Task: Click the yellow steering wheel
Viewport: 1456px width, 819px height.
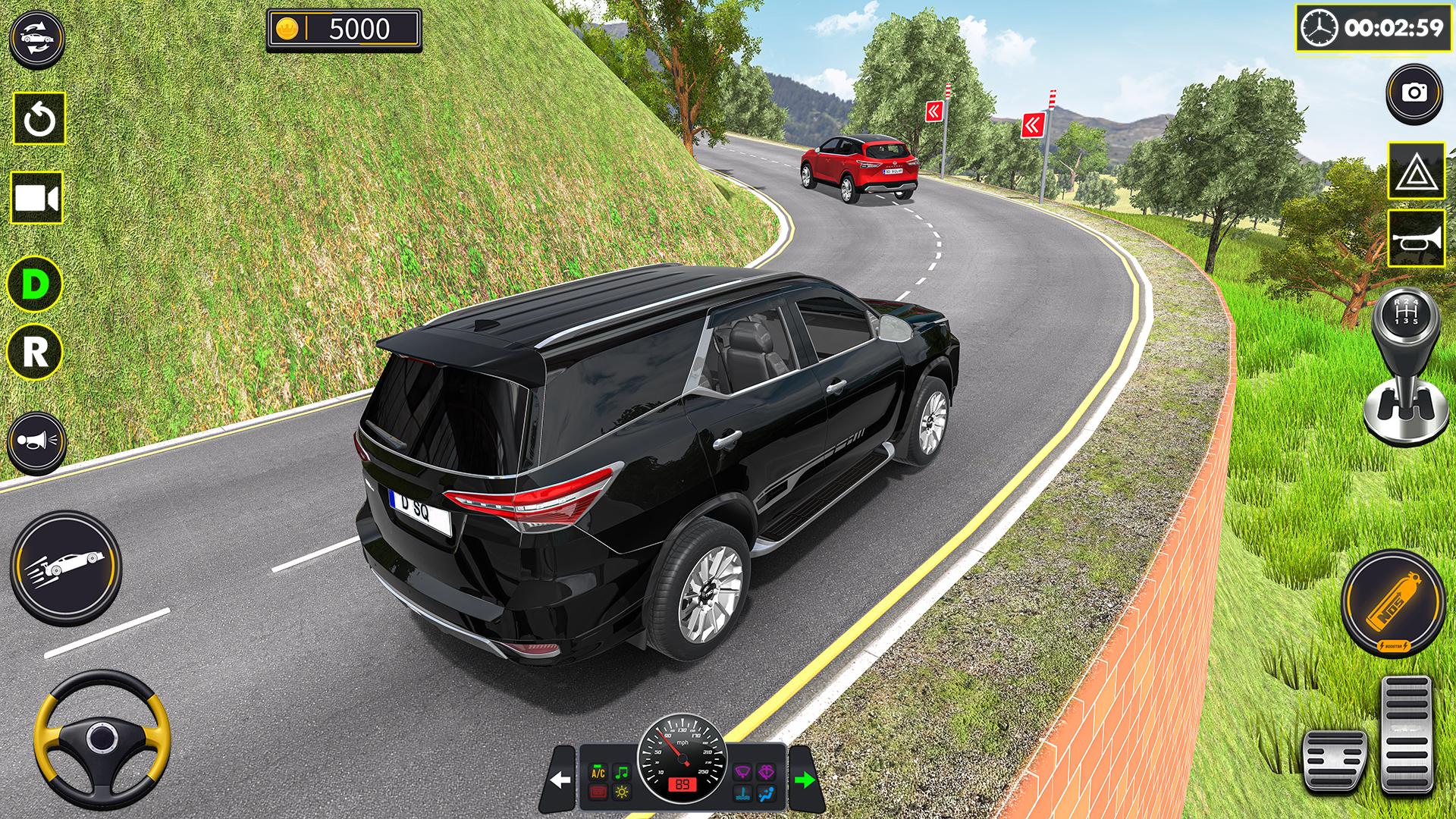Action: point(101,738)
